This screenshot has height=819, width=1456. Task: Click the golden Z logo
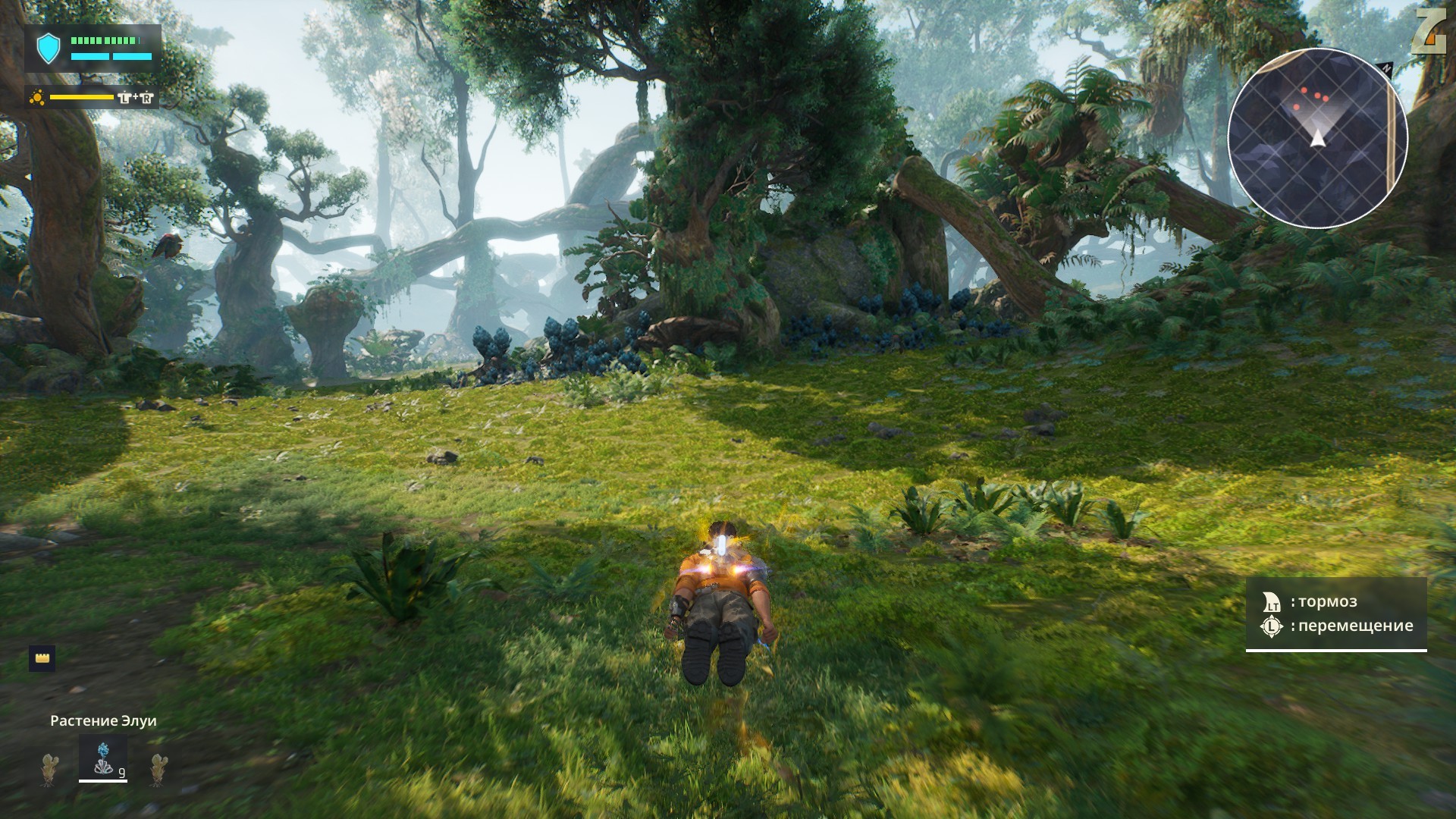[1429, 32]
